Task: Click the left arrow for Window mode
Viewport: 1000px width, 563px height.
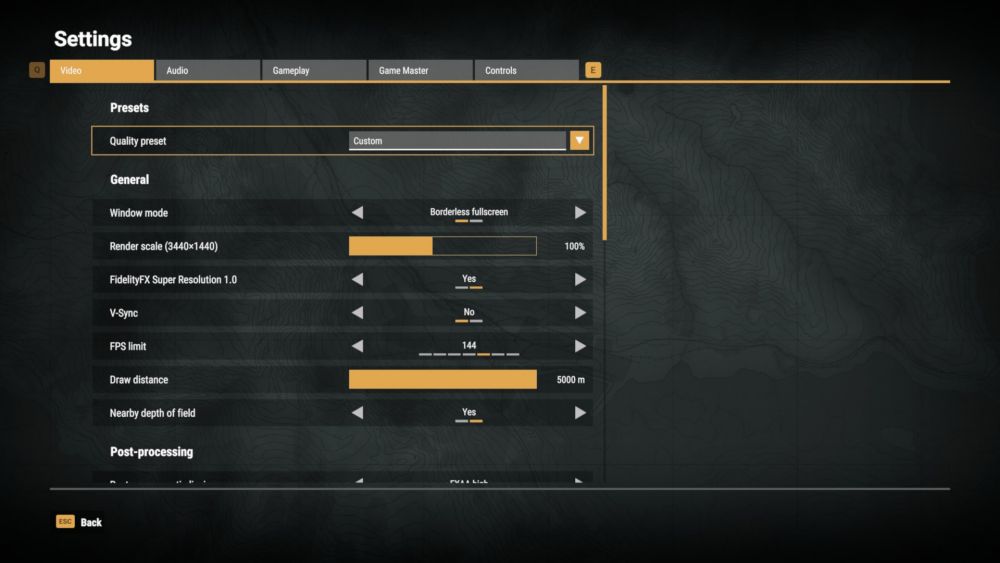Action: click(358, 213)
